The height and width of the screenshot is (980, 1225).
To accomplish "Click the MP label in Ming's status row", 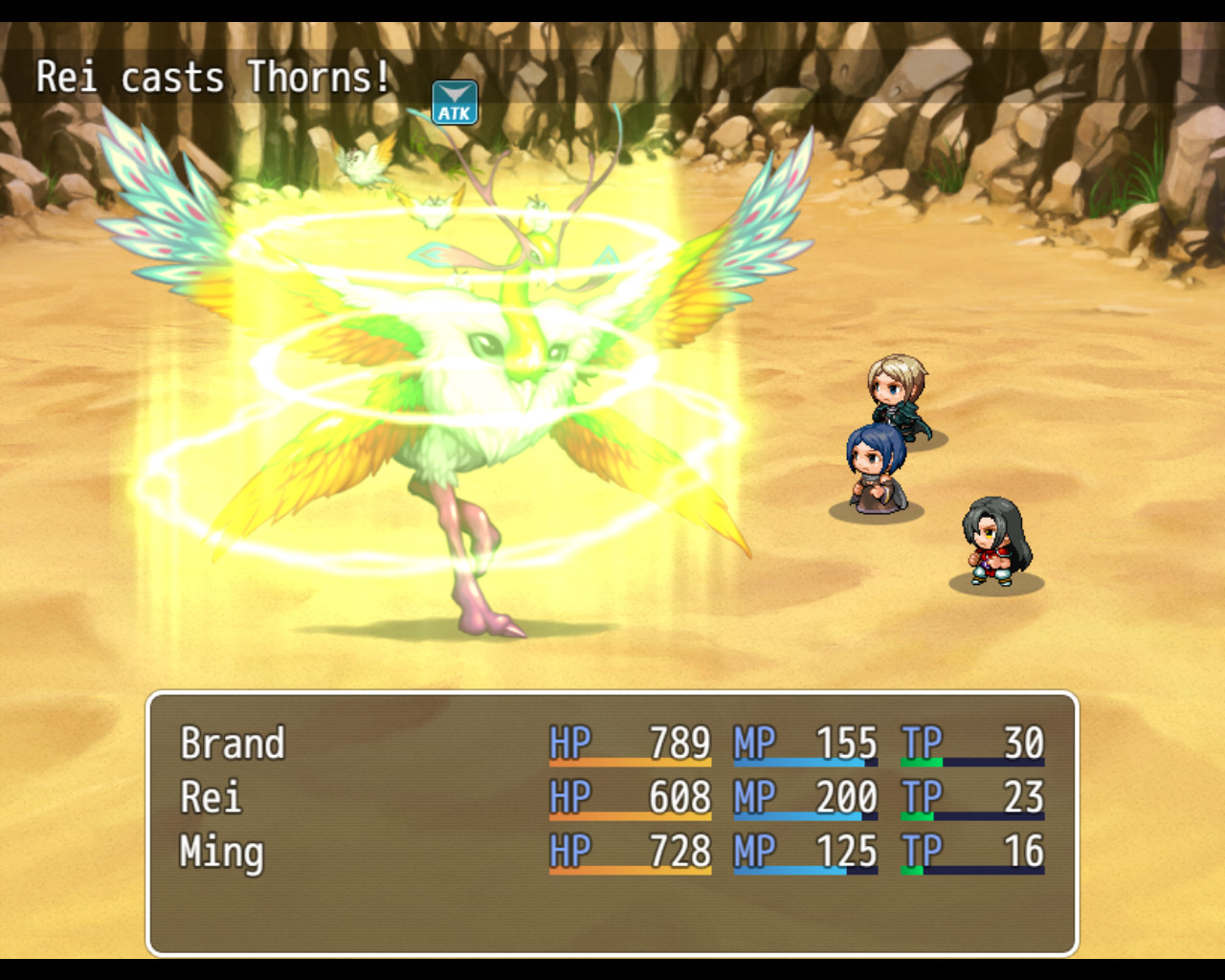I will [752, 851].
